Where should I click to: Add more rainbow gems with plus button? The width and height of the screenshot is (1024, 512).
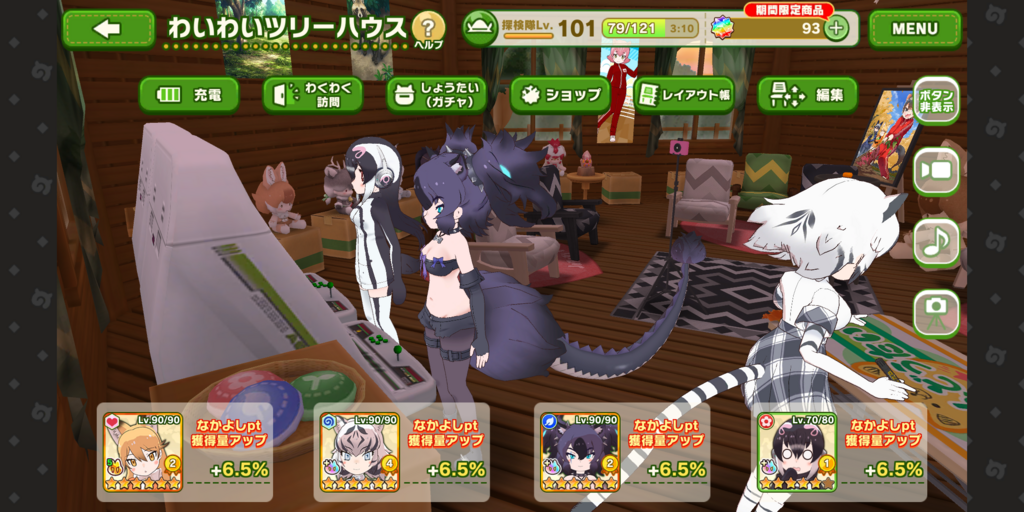point(836,28)
